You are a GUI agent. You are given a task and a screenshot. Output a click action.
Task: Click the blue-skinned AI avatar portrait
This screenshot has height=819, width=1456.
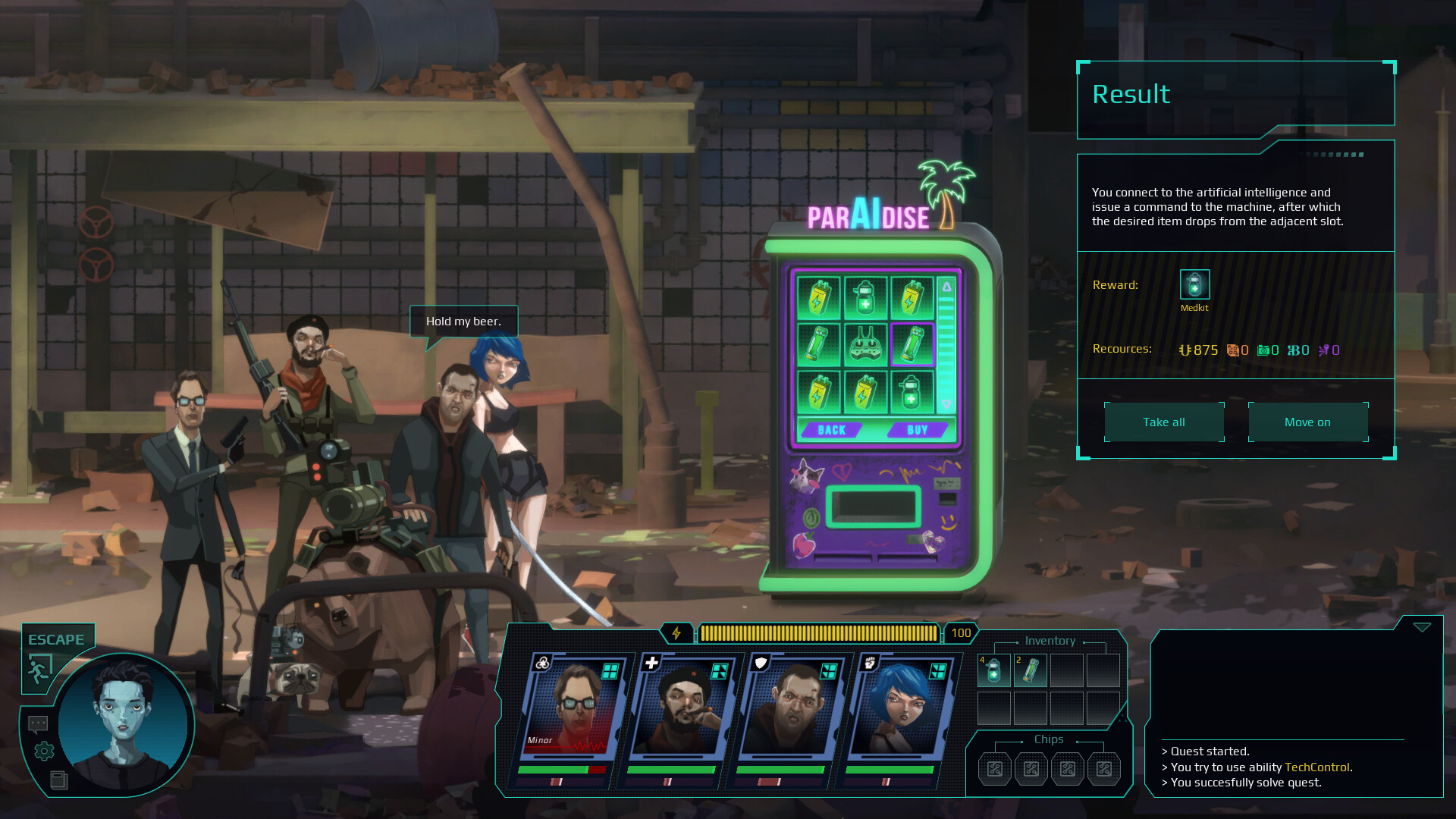tap(123, 724)
